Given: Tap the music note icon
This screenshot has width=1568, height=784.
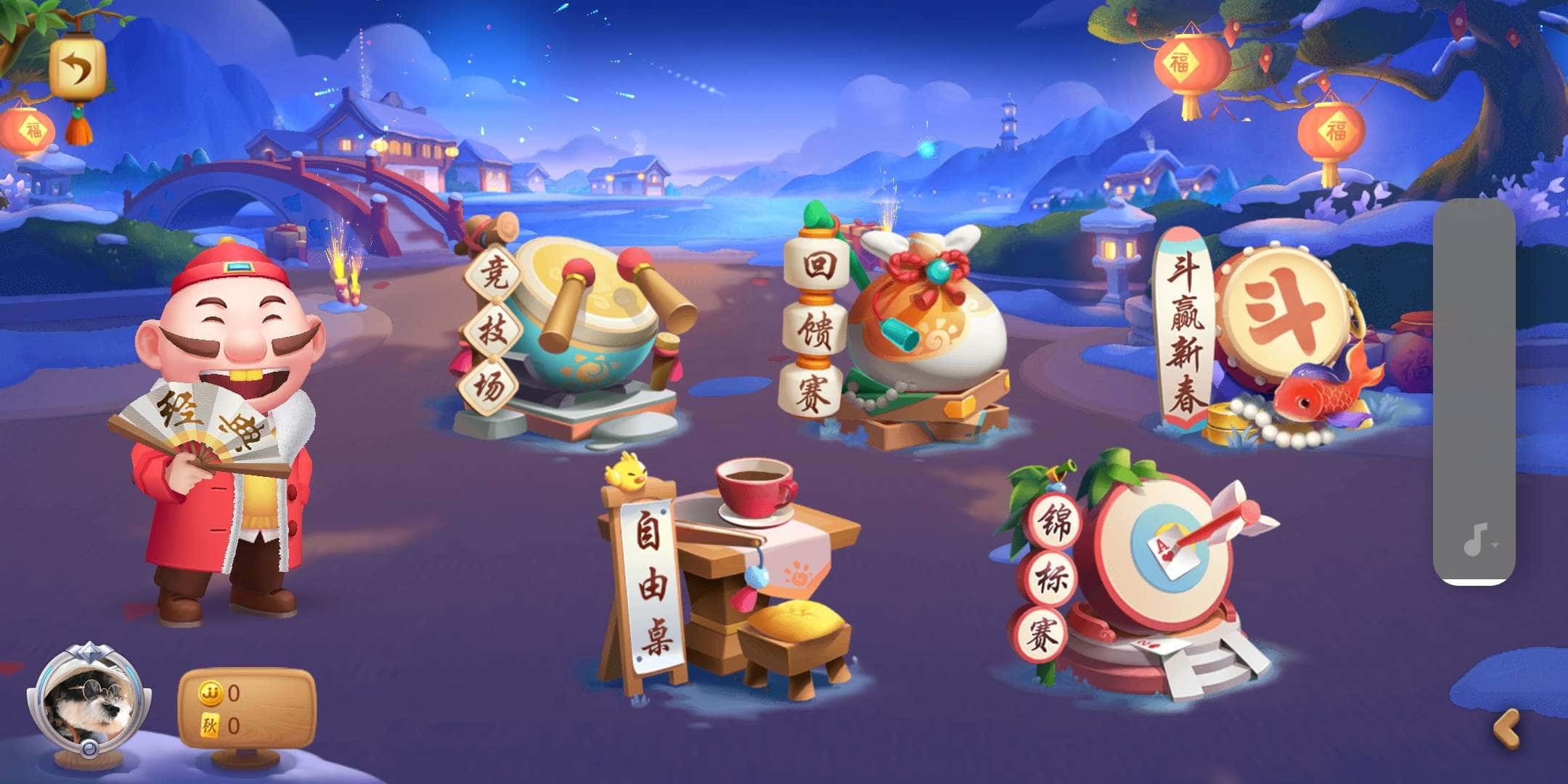Looking at the screenshot, I should 1475,539.
